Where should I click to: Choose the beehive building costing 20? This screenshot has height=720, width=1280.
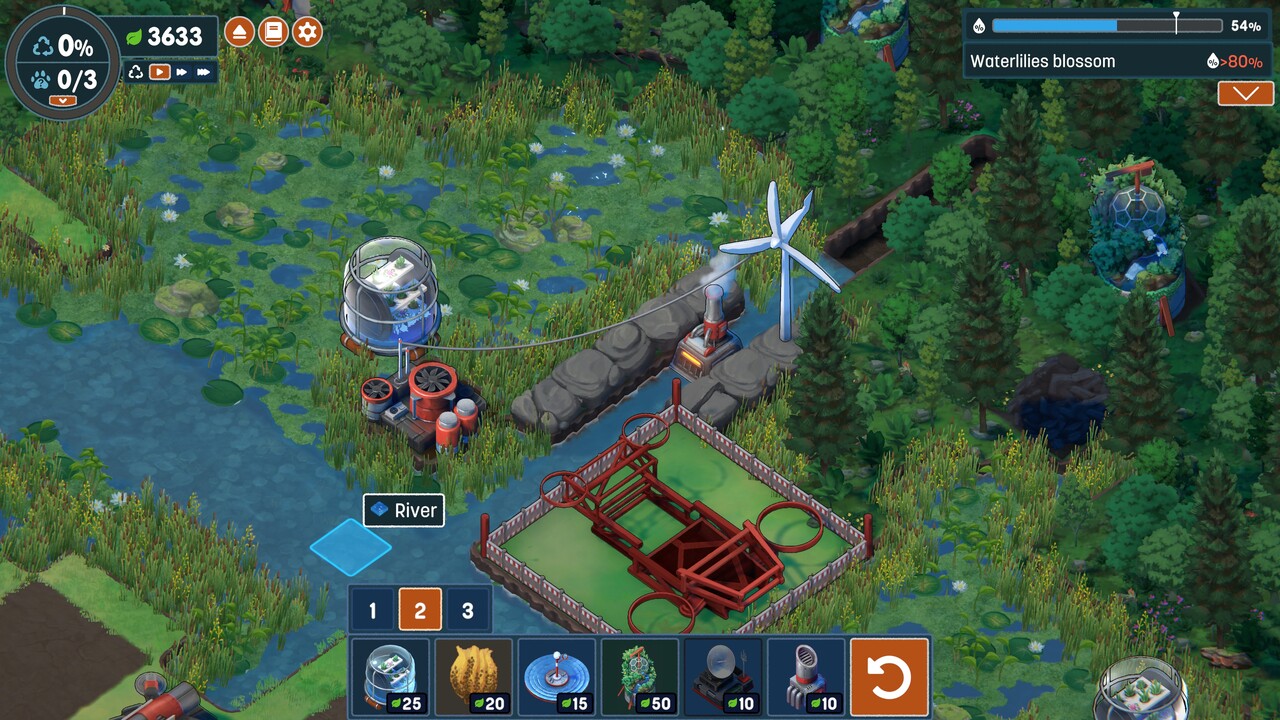pos(474,678)
